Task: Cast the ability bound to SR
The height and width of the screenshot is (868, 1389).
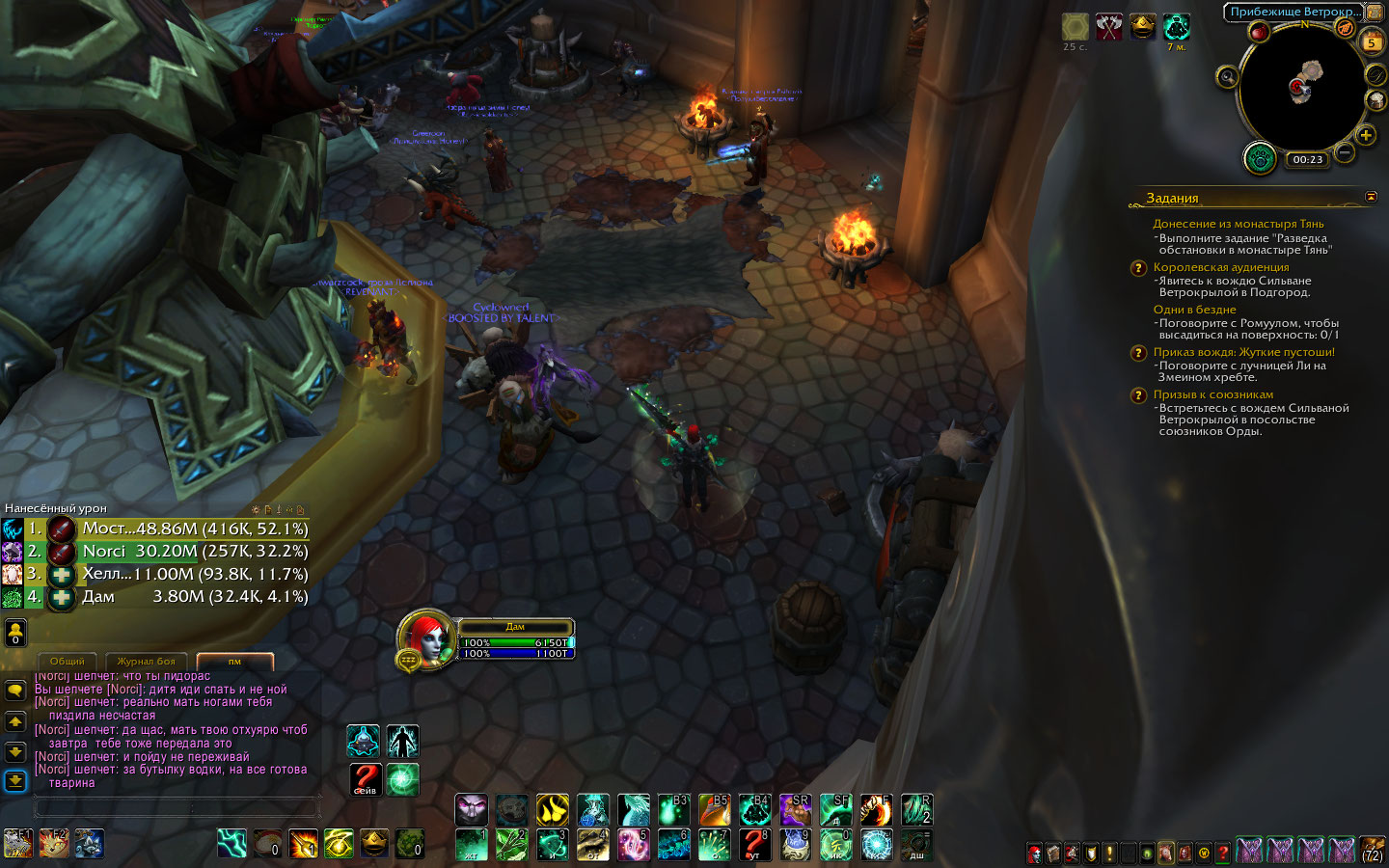Action: click(795, 809)
